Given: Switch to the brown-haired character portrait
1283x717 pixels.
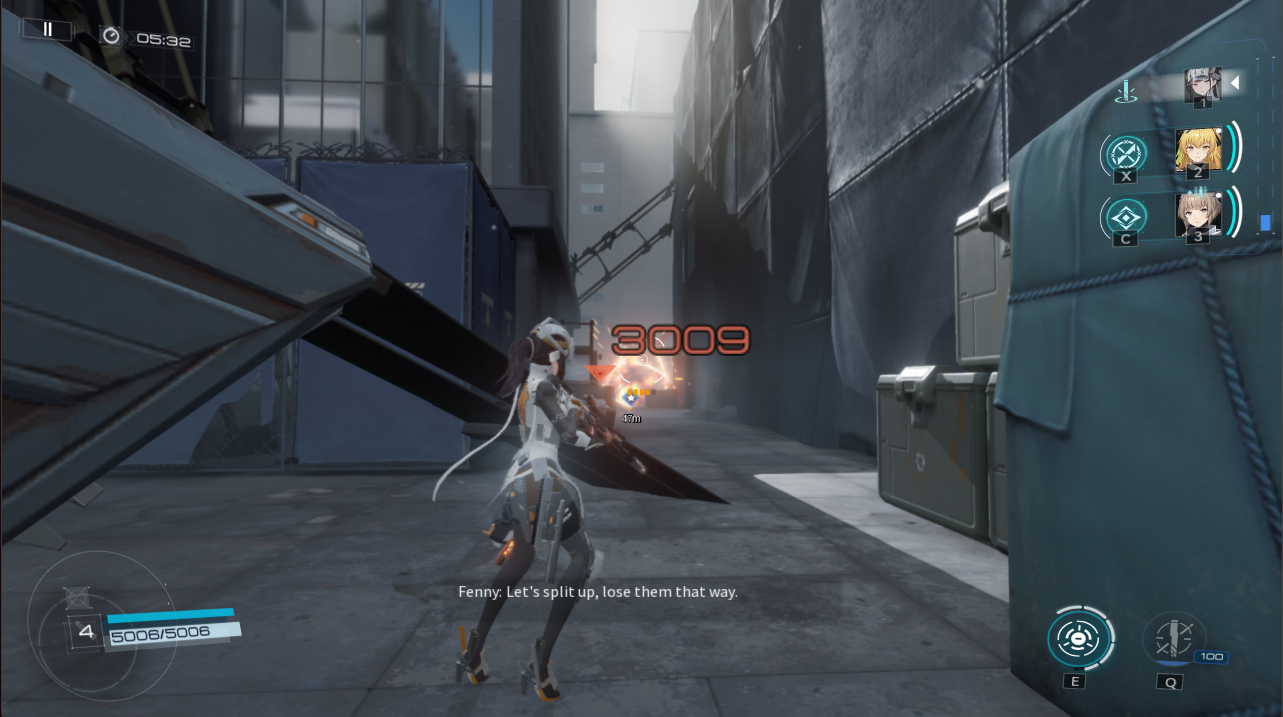Looking at the screenshot, I should click(x=1197, y=215).
